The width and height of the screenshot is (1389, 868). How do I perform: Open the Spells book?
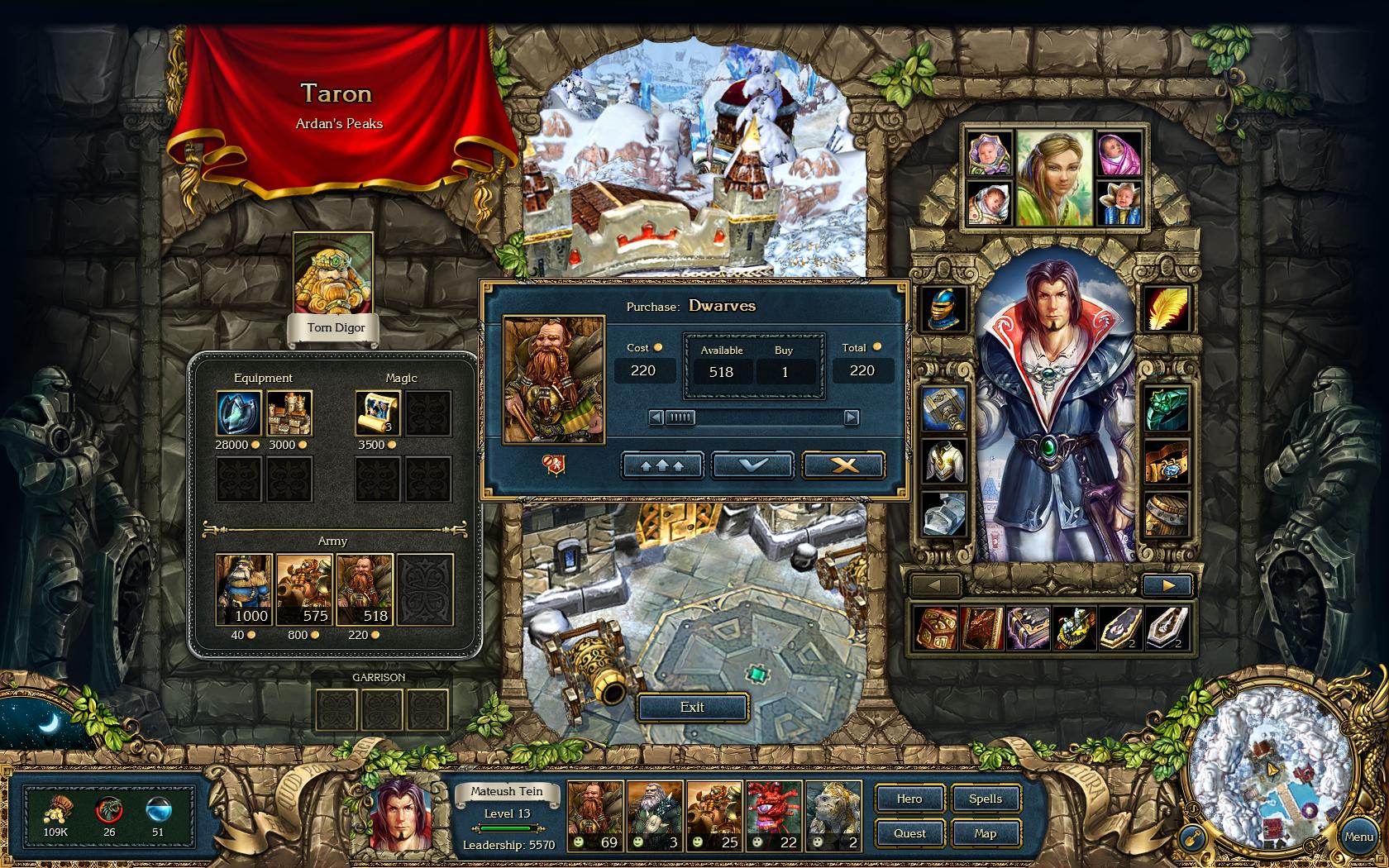tap(985, 799)
